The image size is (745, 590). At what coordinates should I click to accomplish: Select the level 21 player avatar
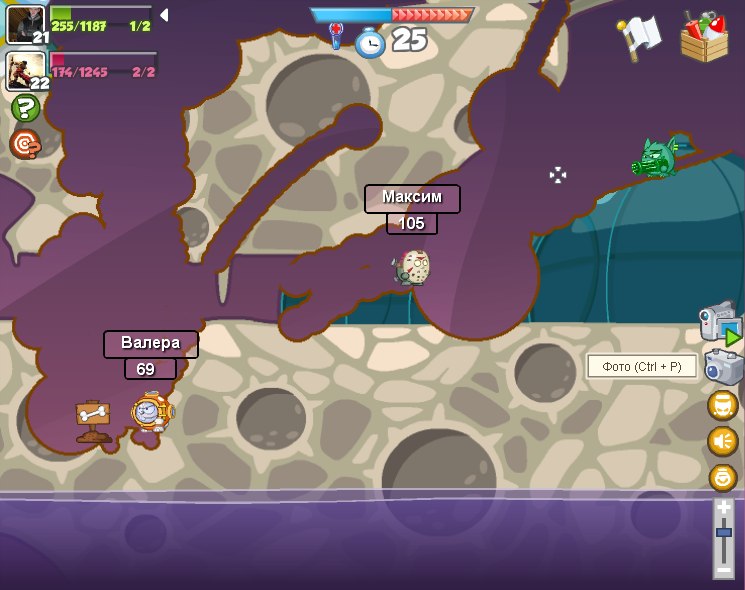(x=23, y=23)
